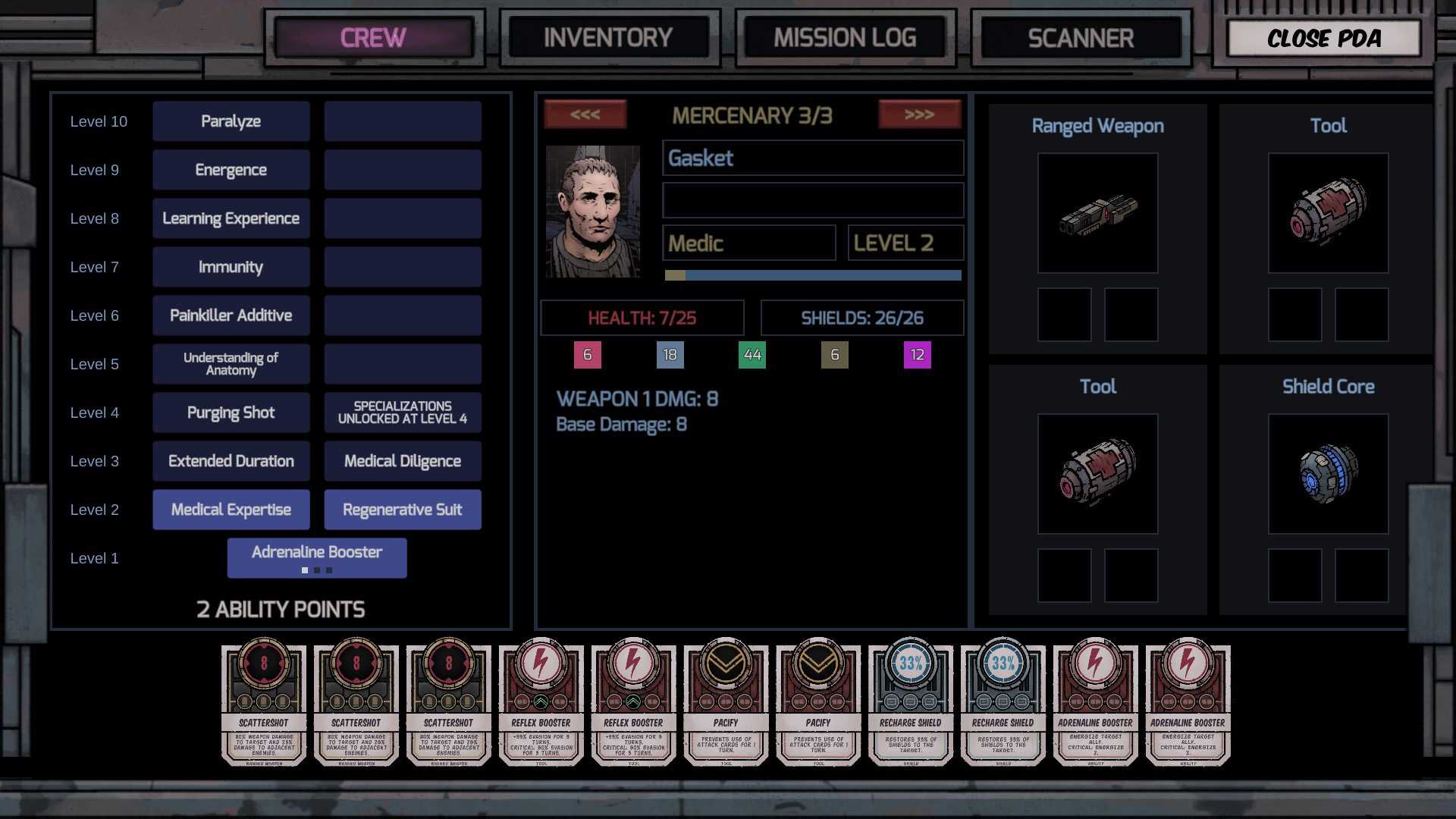Image resolution: width=1456 pixels, height=819 pixels.
Task: Click Gasket's portrait thumbnail
Action: [593, 212]
